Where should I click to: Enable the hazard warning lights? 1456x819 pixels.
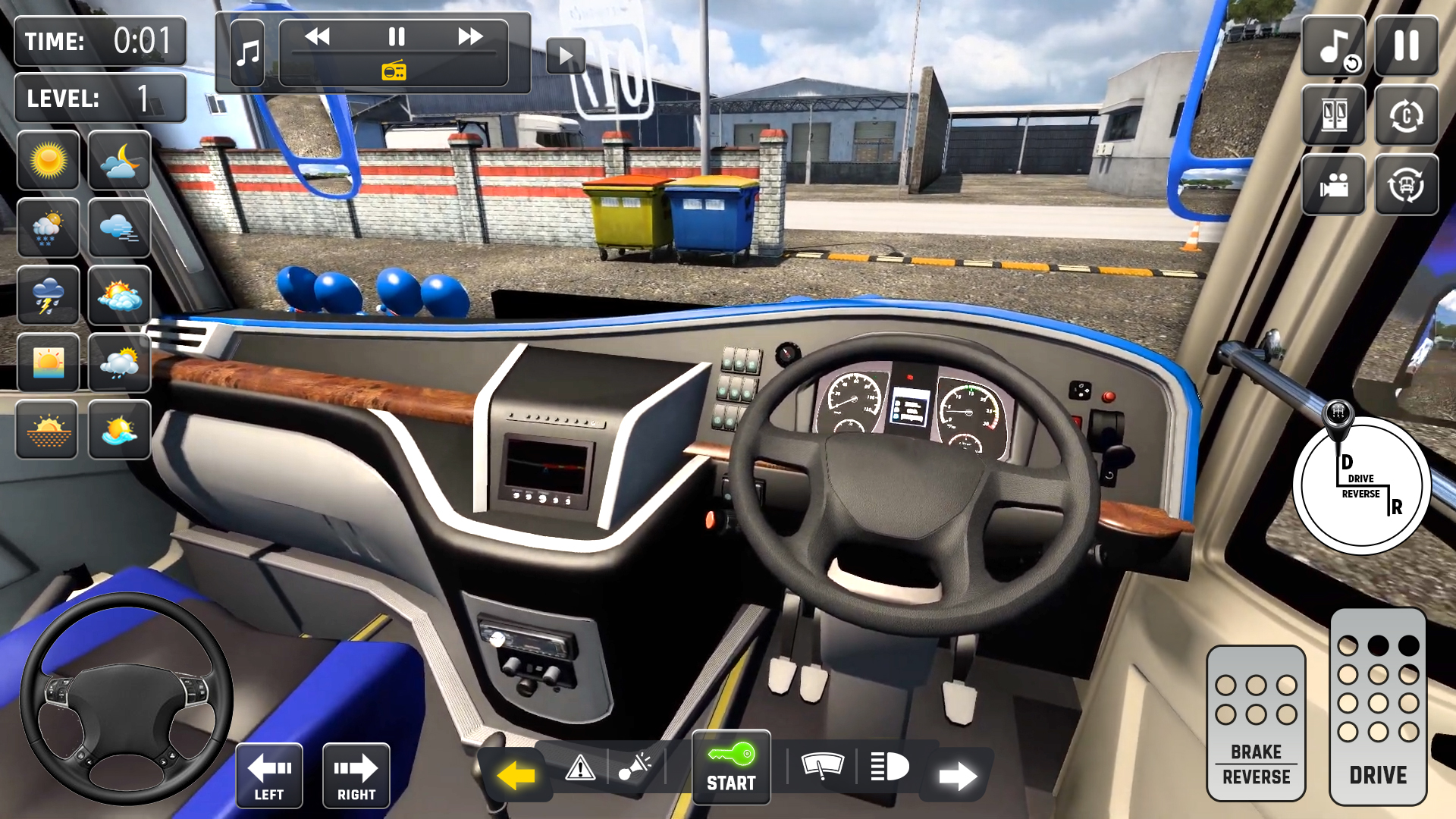[582, 768]
